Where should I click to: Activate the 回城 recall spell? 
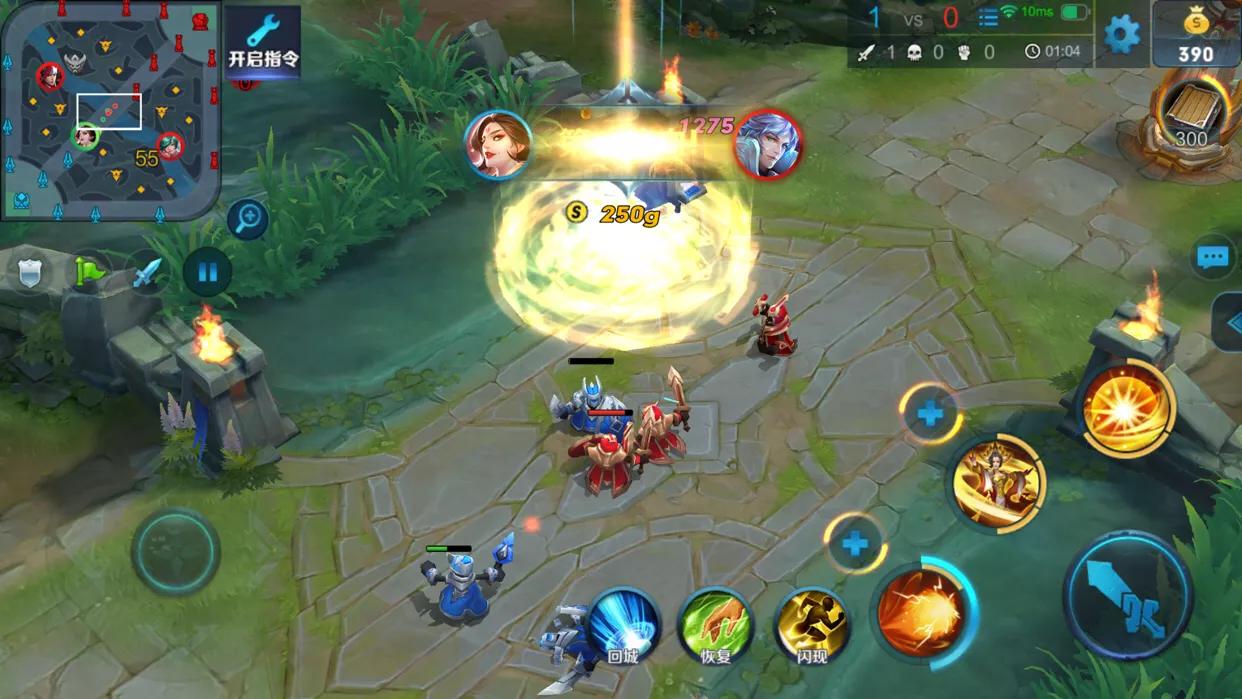pyautogui.click(x=623, y=625)
